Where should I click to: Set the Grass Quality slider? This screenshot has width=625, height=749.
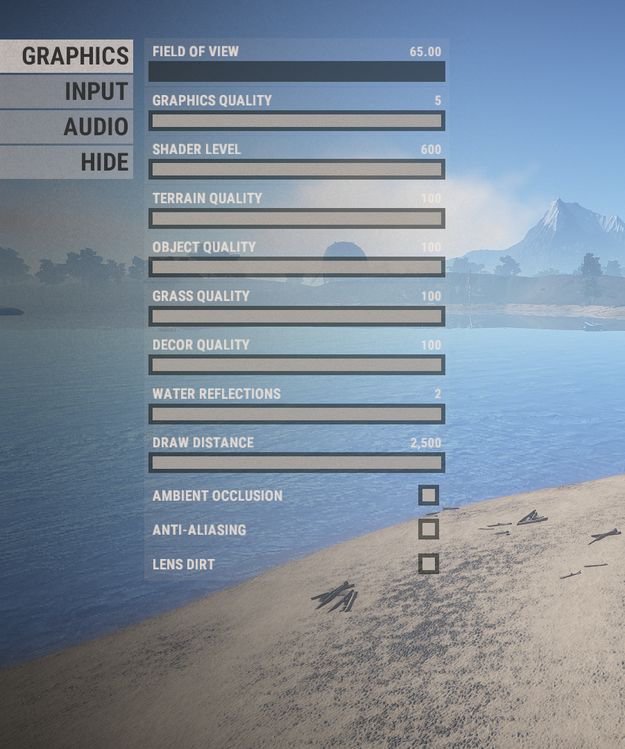[296, 316]
